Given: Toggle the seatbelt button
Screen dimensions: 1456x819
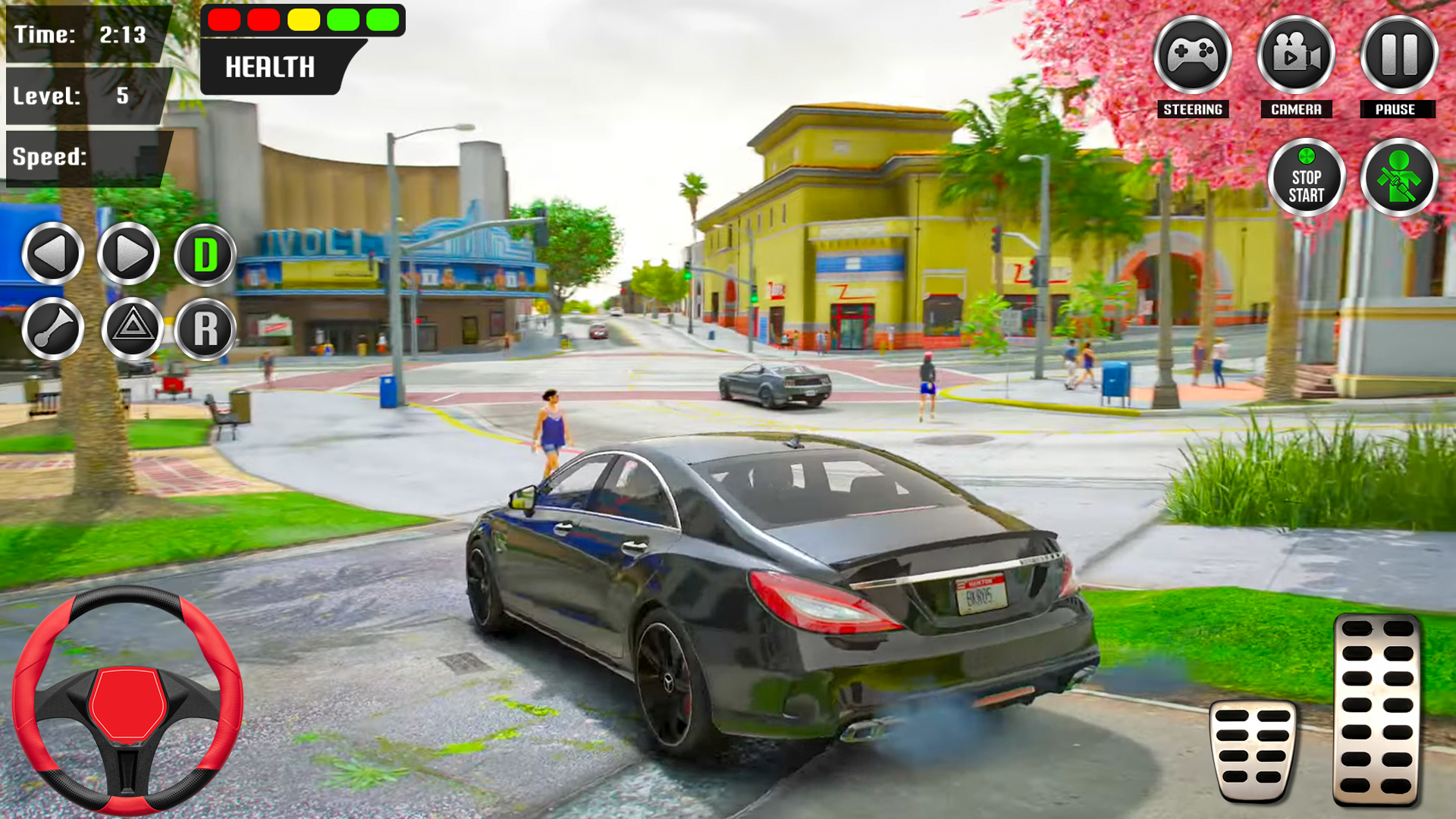Looking at the screenshot, I should pos(1399,176).
